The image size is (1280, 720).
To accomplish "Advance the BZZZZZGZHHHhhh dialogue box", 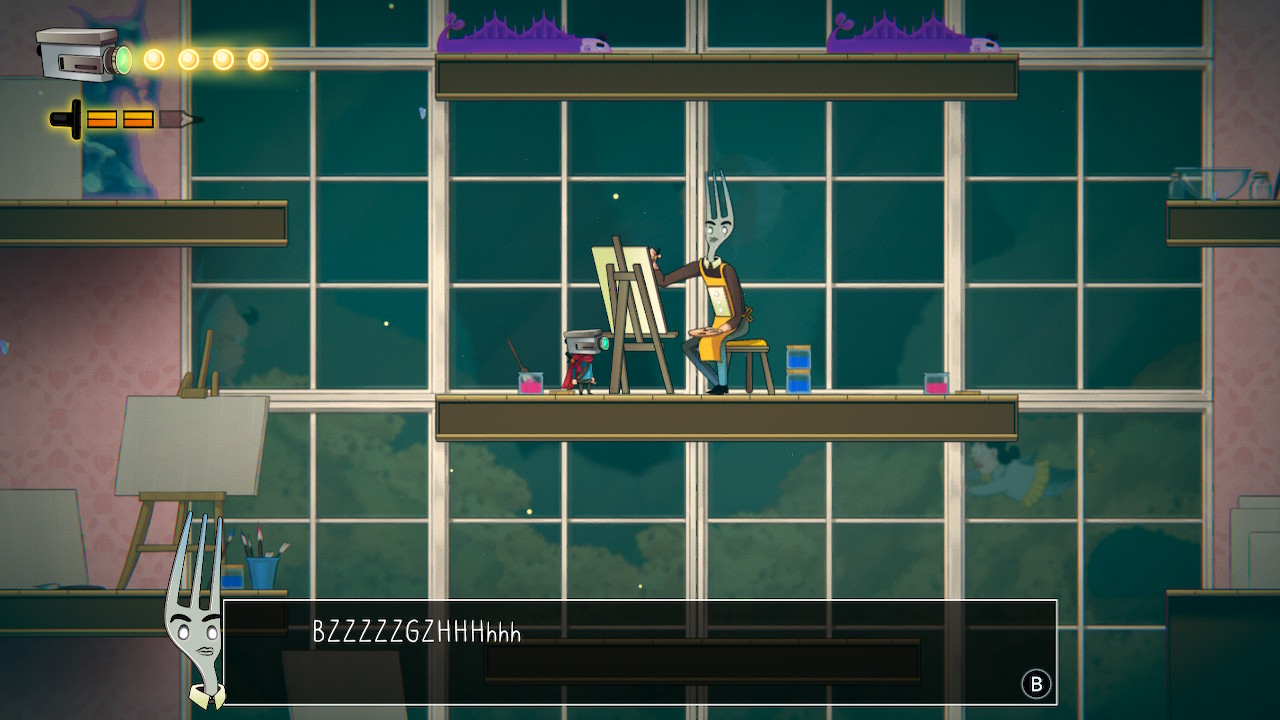I will 1036,684.
